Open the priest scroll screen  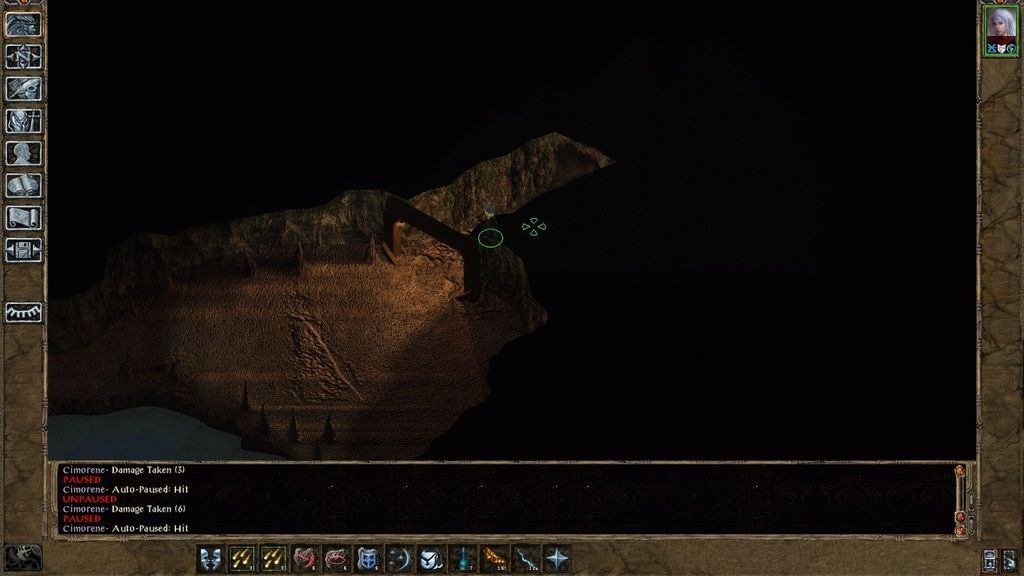(24, 217)
